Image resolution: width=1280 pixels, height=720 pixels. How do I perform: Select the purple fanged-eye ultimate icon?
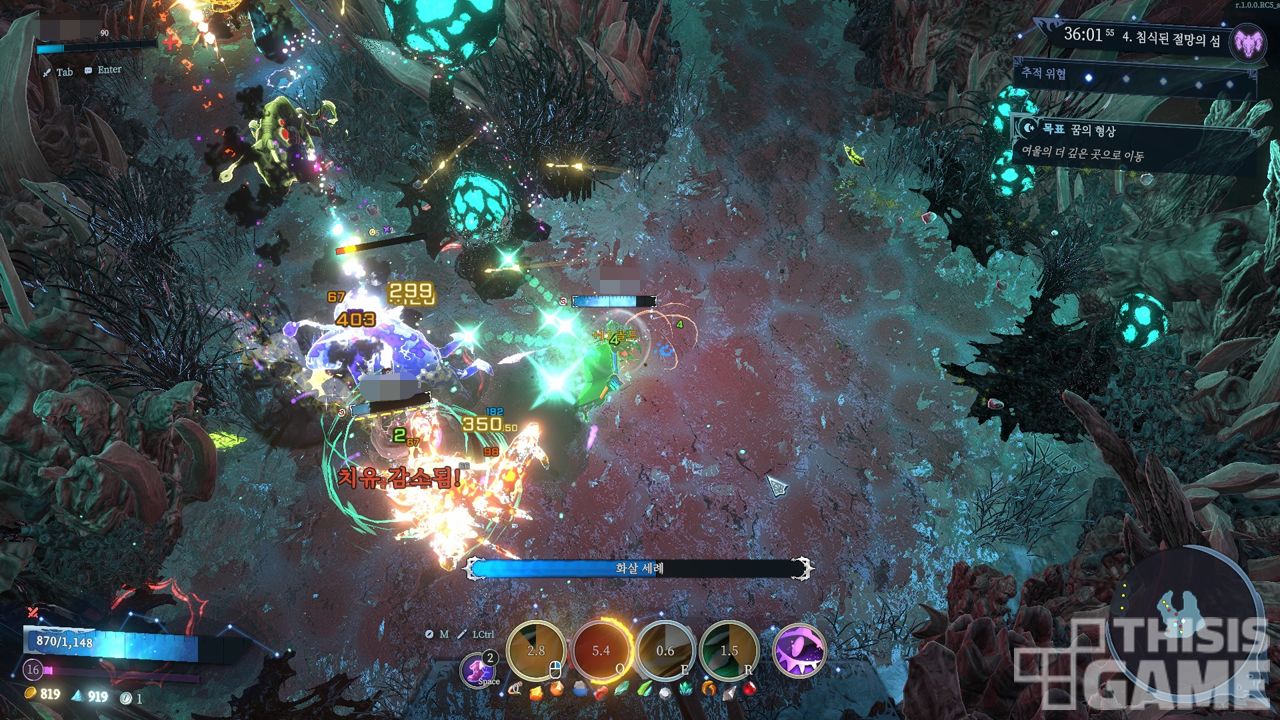point(799,651)
